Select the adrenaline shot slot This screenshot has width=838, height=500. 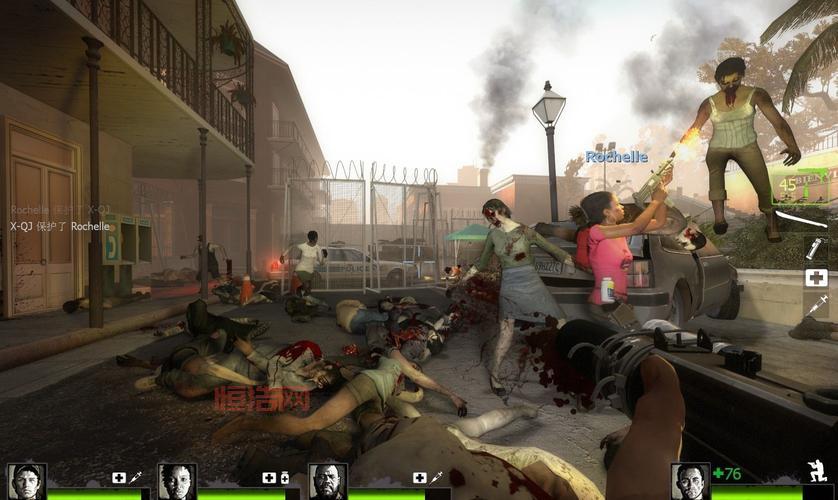coord(816,307)
